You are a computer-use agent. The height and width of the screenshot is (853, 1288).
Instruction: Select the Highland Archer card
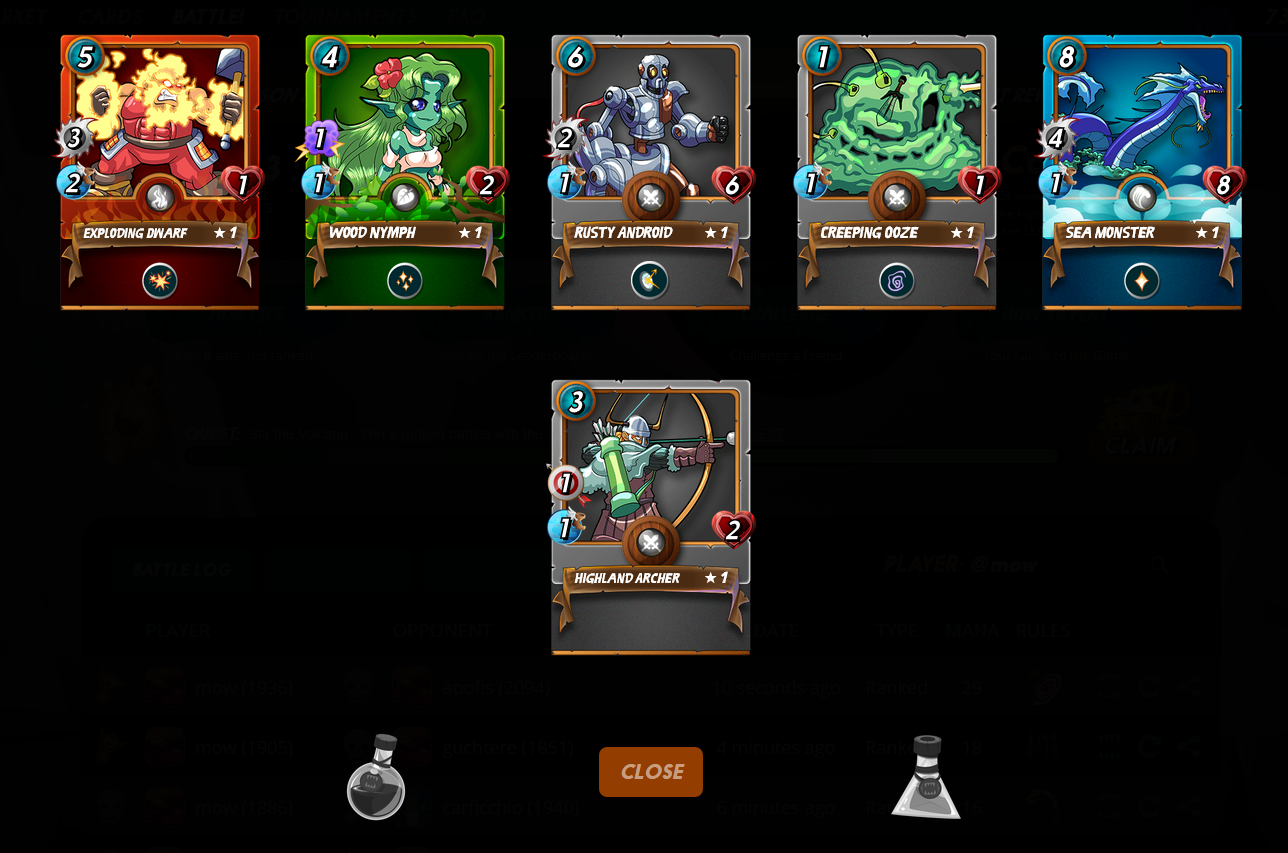[650, 516]
